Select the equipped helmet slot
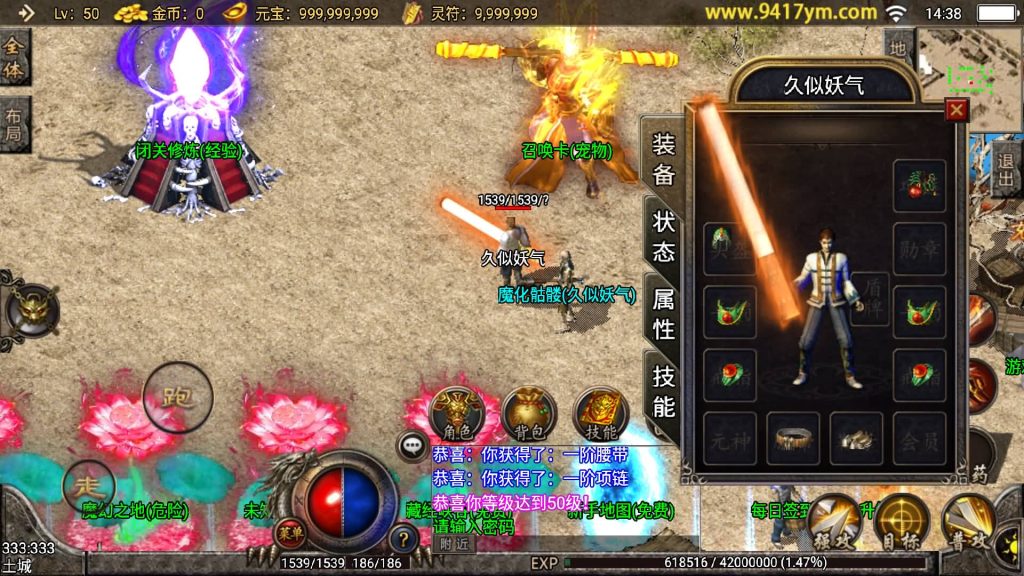 (x=729, y=247)
